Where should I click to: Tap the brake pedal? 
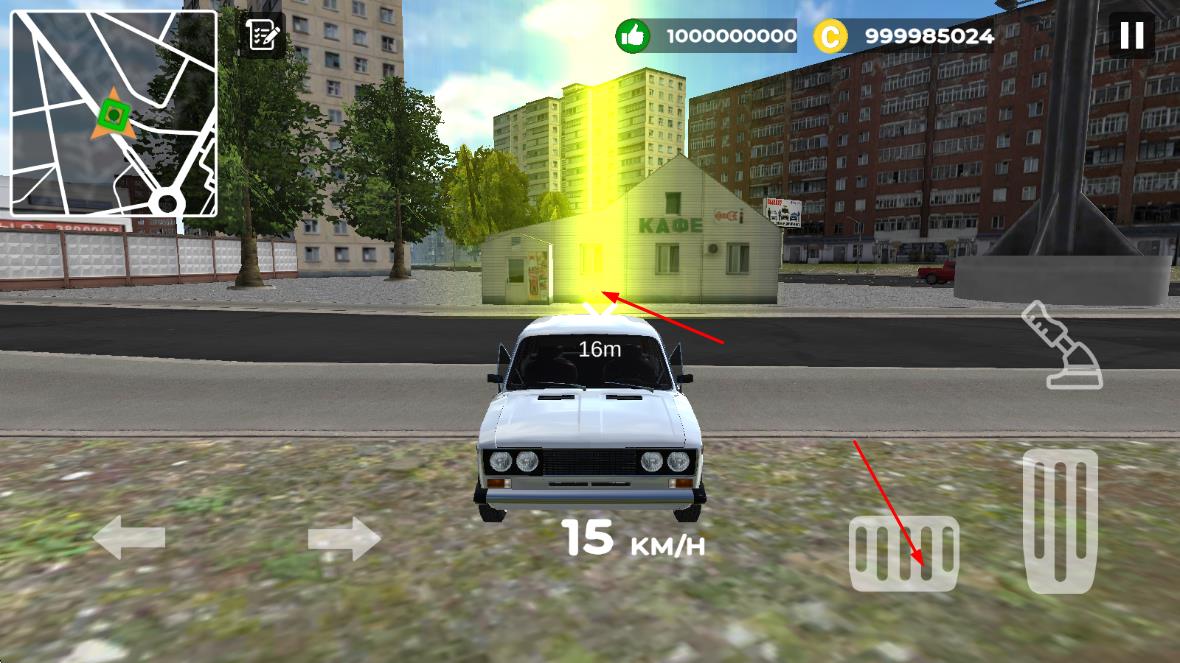click(x=904, y=553)
